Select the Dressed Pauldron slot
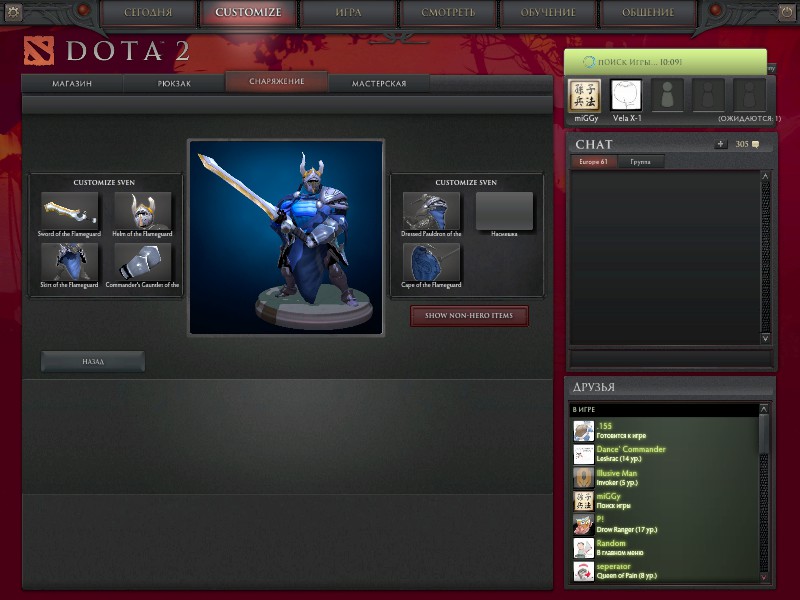 pos(431,210)
